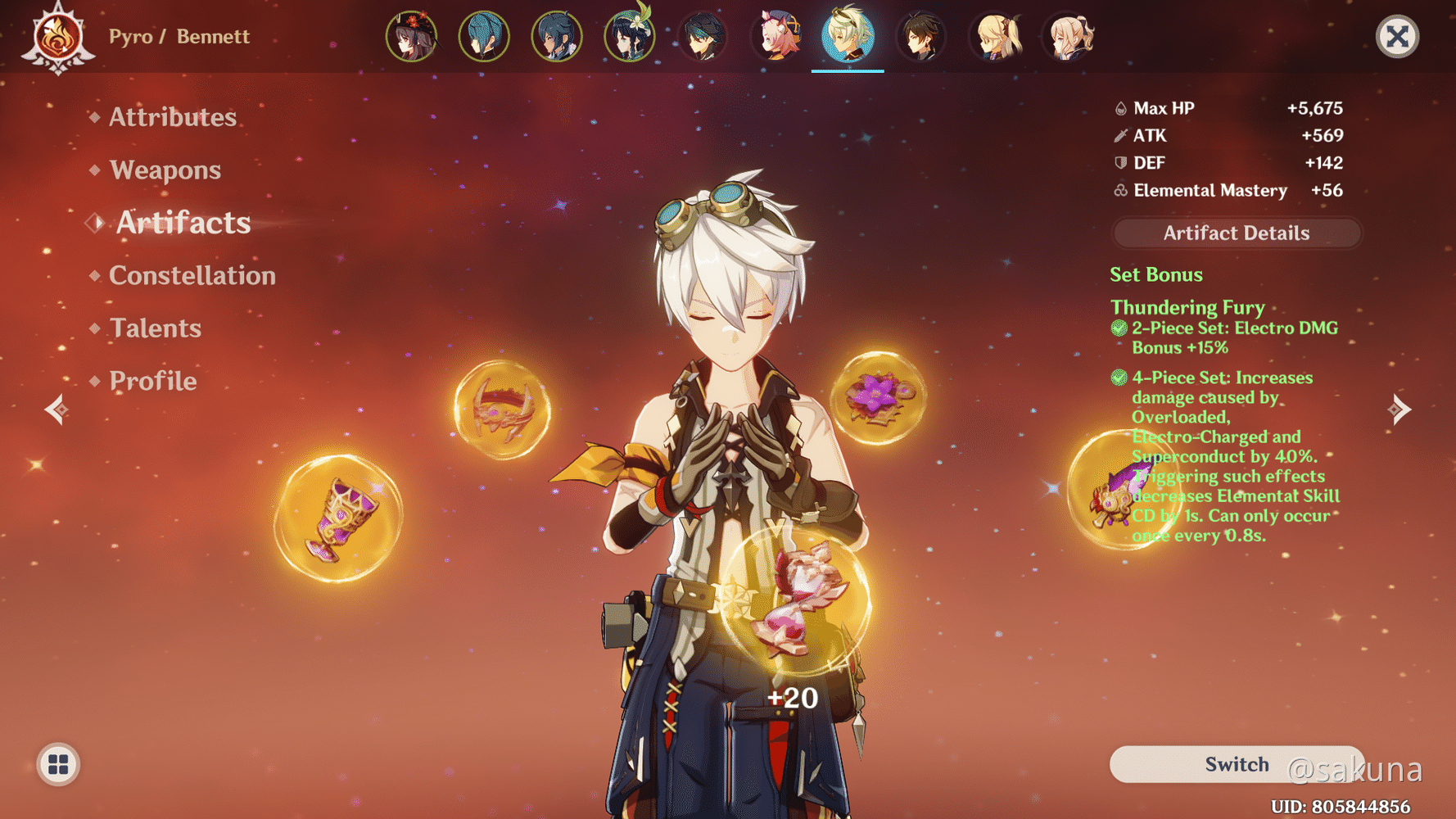This screenshot has height=819, width=1456.
Task: Select the feather artifact slot
Action: (x=1119, y=491)
